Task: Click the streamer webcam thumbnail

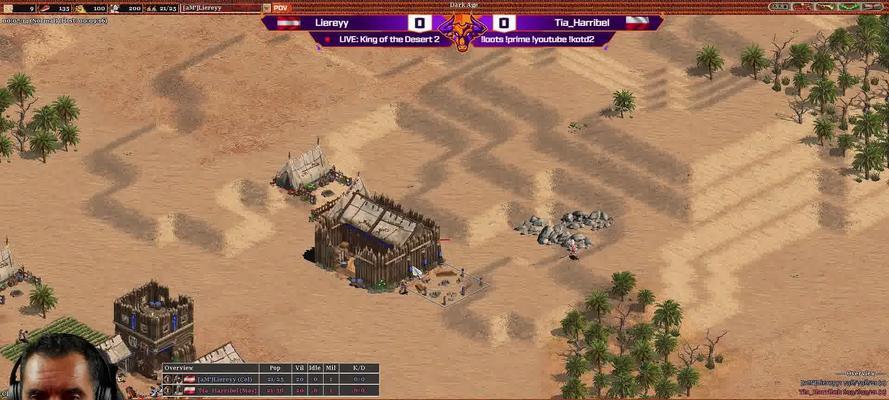Action: (x=60, y=368)
